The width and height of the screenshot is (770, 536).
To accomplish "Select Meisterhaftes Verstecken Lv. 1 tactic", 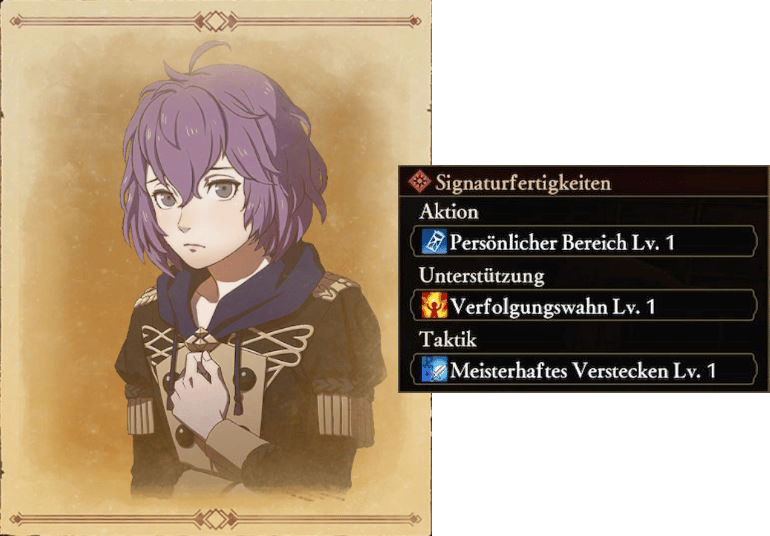I will click(582, 370).
